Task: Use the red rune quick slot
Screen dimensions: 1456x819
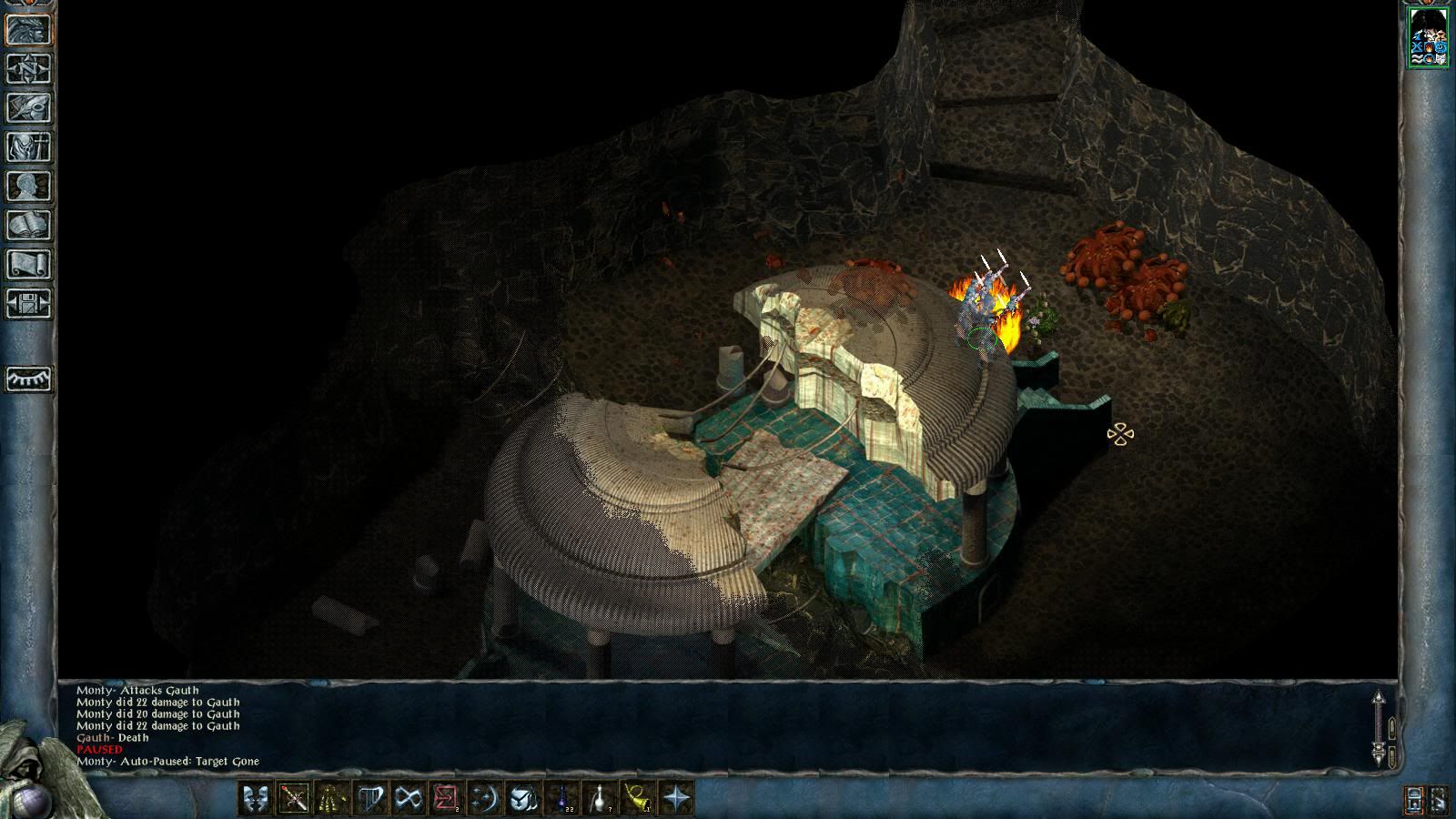Action: (447, 798)
